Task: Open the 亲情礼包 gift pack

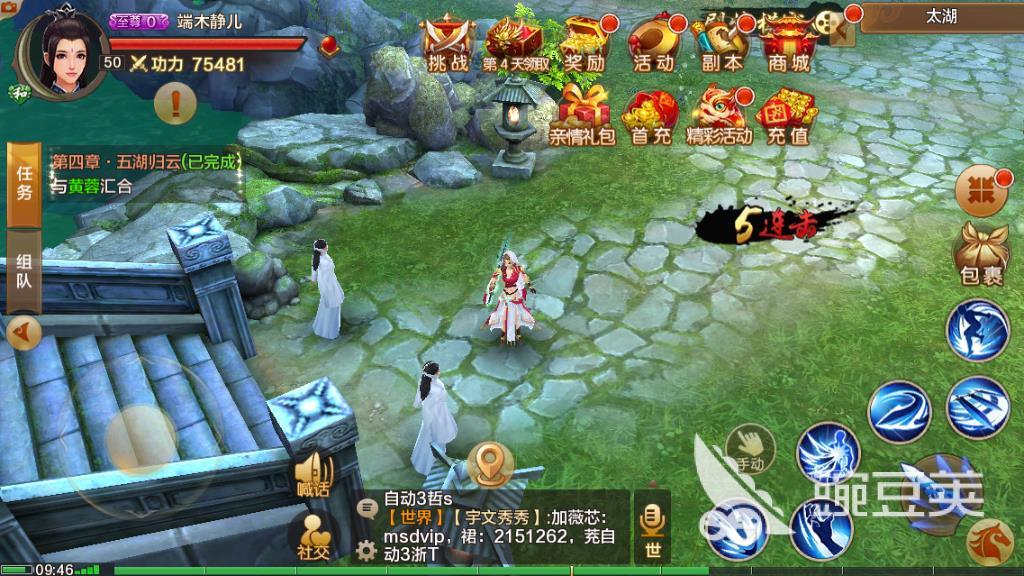Action: pos(582,117)
